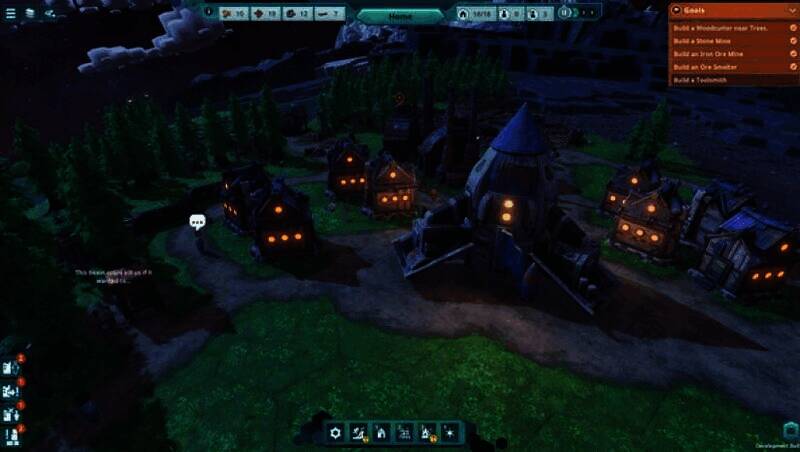Click the Home button in the top bar
This screenshot has height=452, width=800.
(400, 16)
